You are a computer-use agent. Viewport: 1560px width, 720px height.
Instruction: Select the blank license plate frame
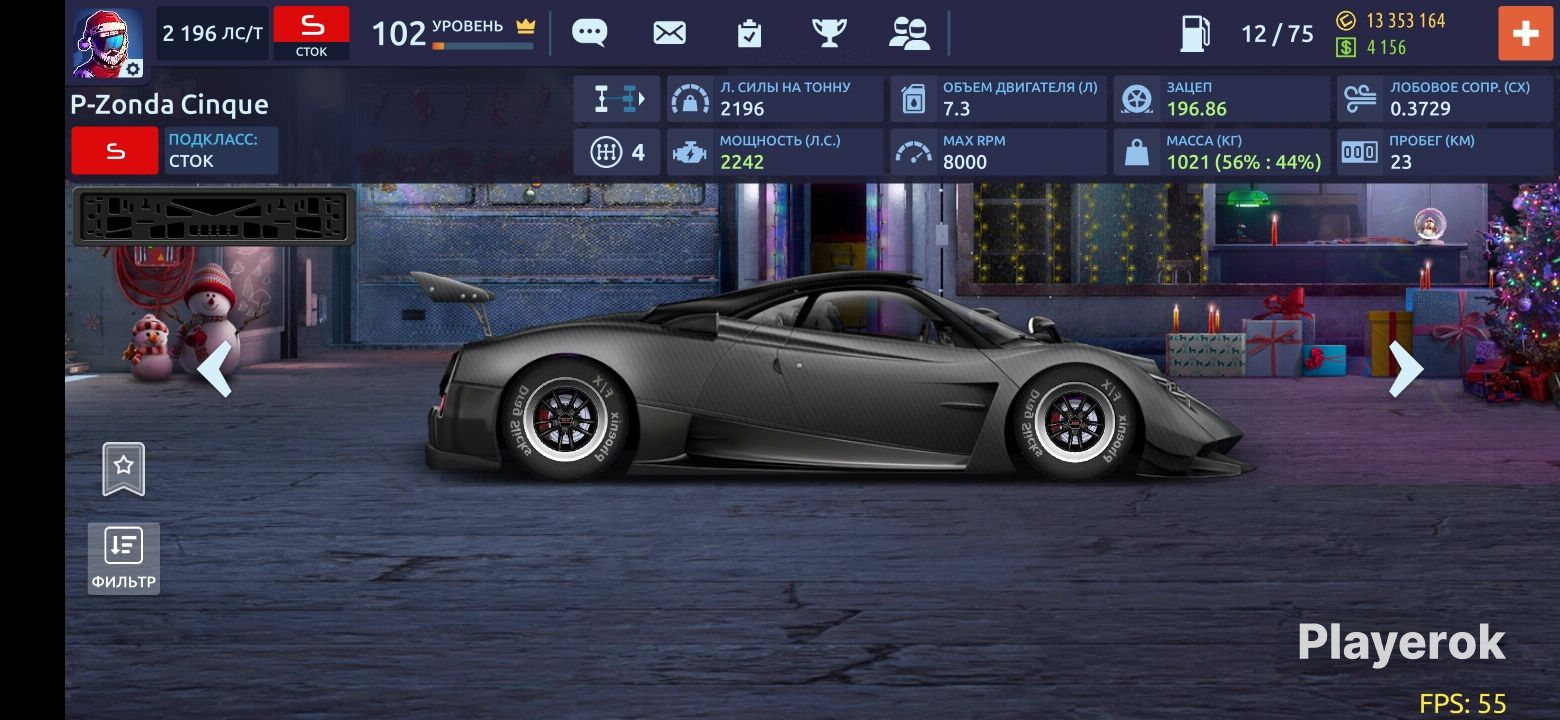(214, 216)
